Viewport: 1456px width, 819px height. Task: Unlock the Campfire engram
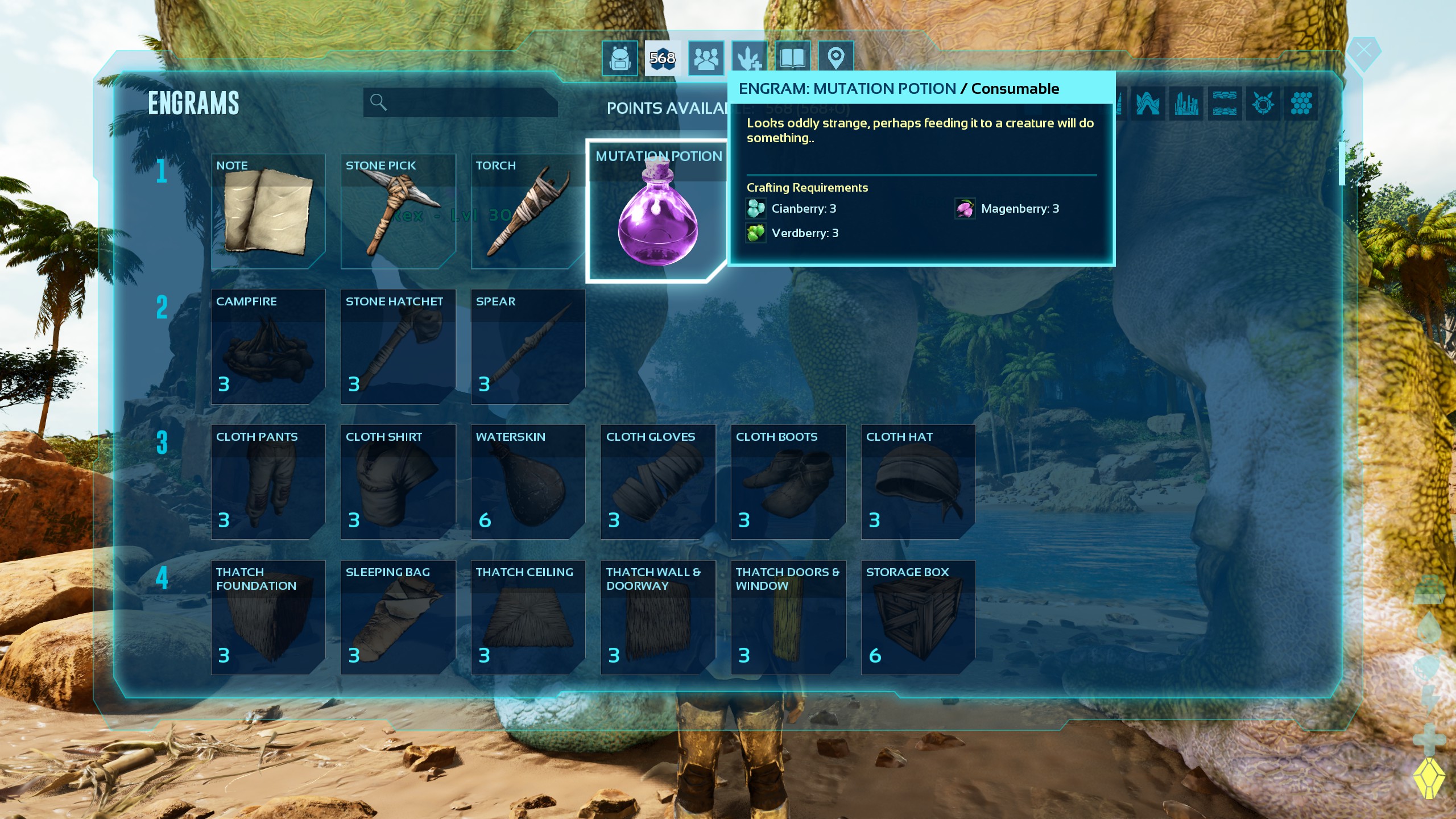click(x=268, y=347)
